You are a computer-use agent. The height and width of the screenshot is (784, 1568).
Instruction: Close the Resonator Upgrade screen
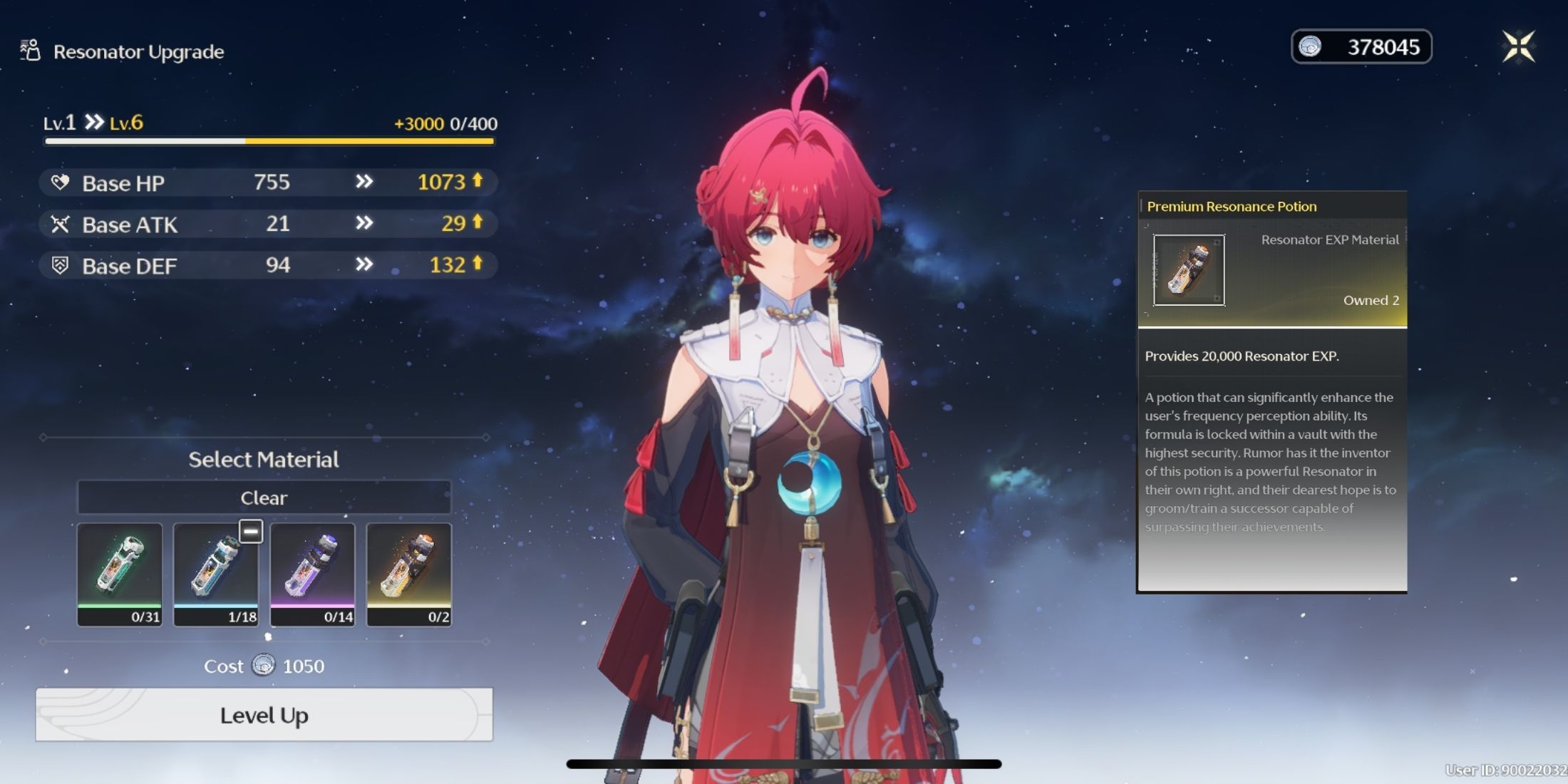tap(1518, 47)
